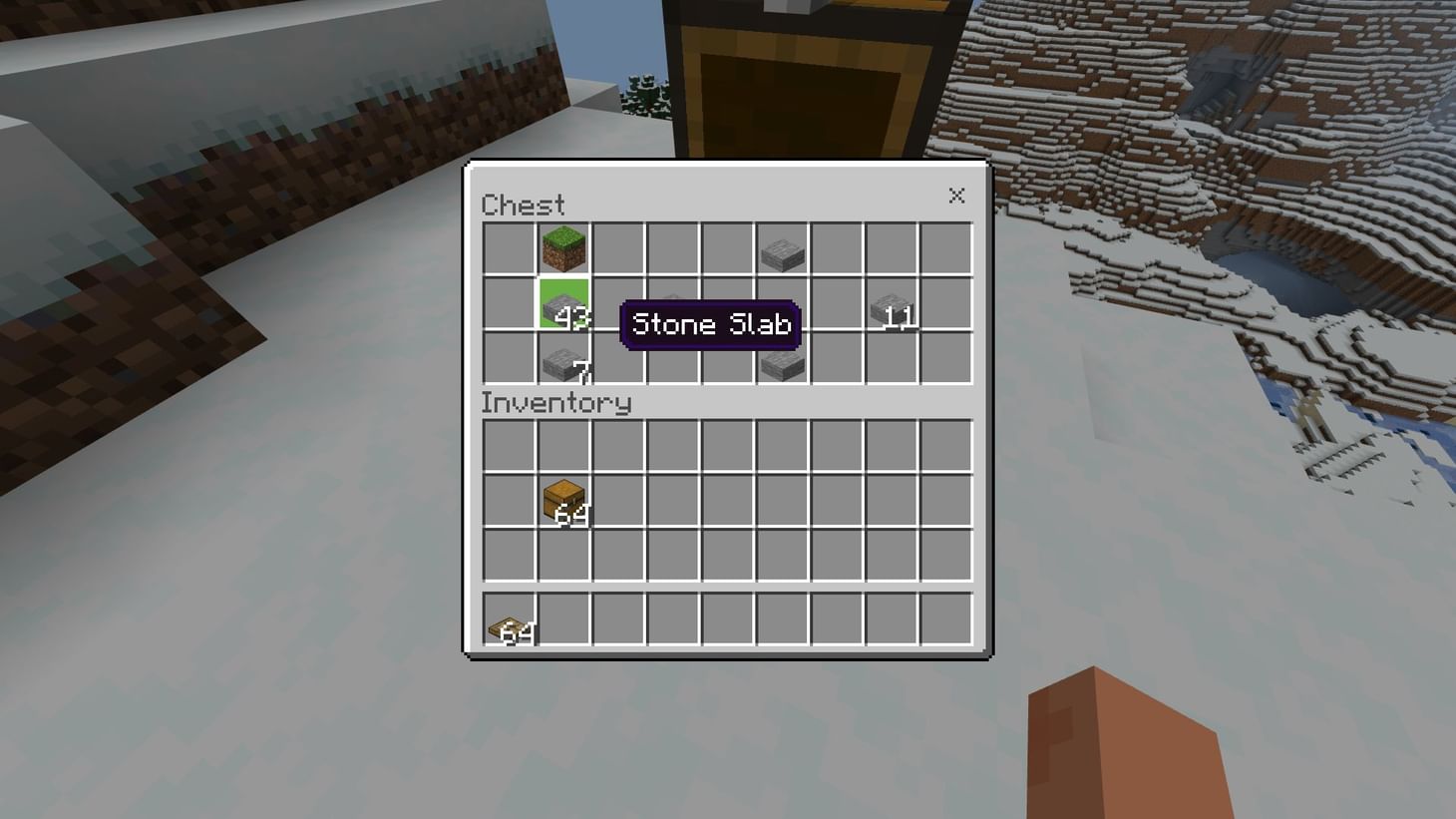Screen dimensions: 1456x819
Task: Click the Stone Slab tooltip
Action: 709,324
